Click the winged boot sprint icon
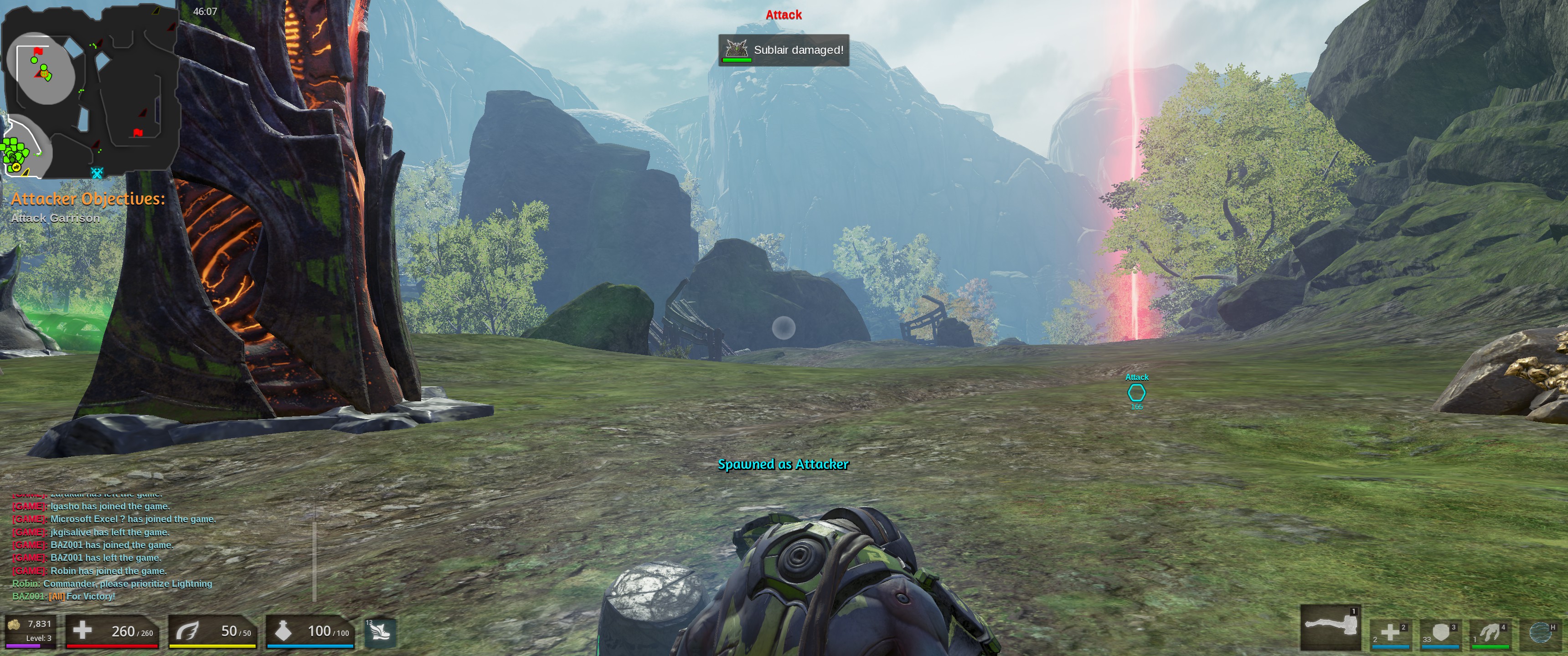The width and height of the screenshot is (1568, 656). 381,632
